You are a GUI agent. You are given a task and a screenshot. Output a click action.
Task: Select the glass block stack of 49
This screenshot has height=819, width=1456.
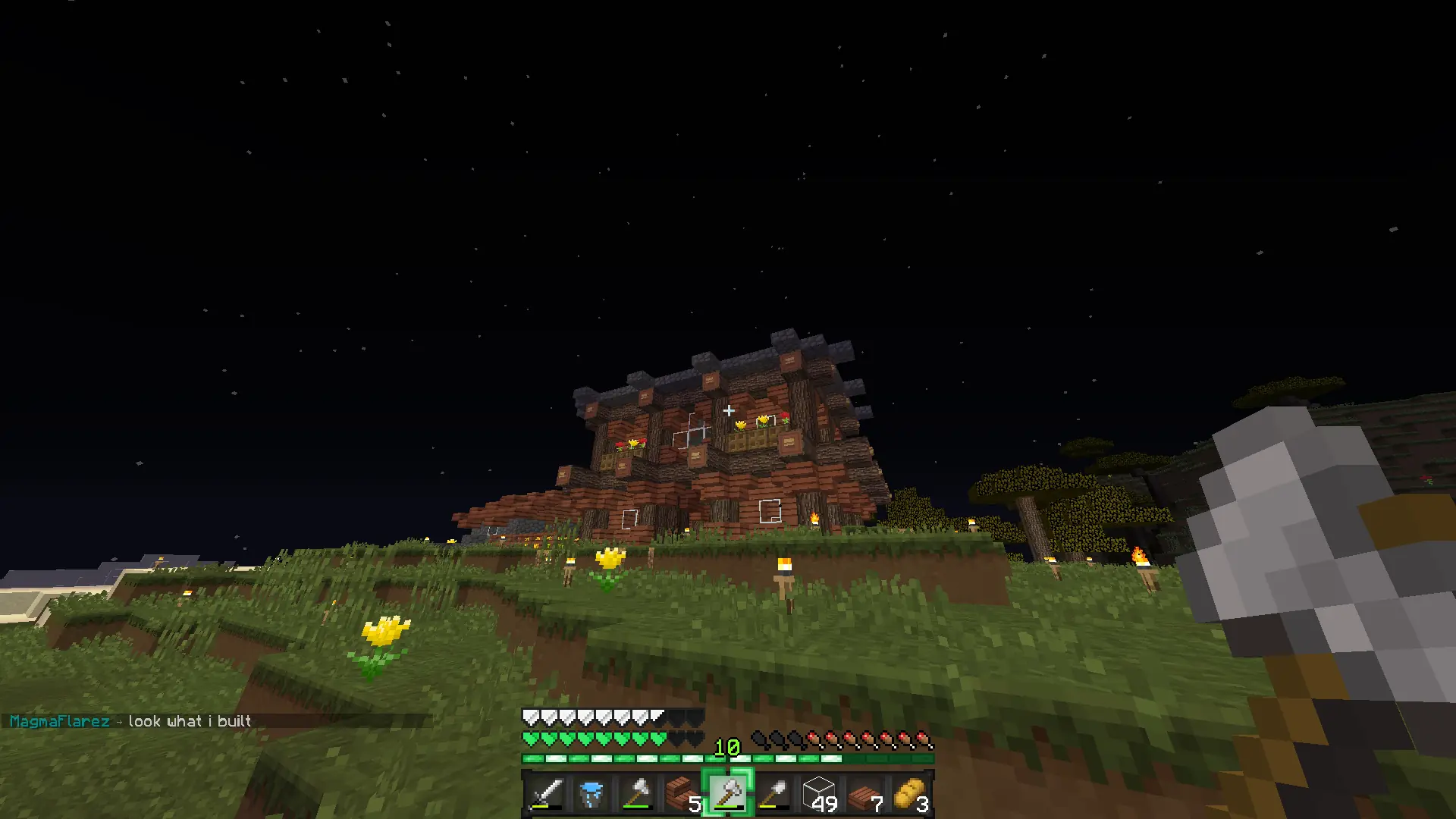pos(819,793)
